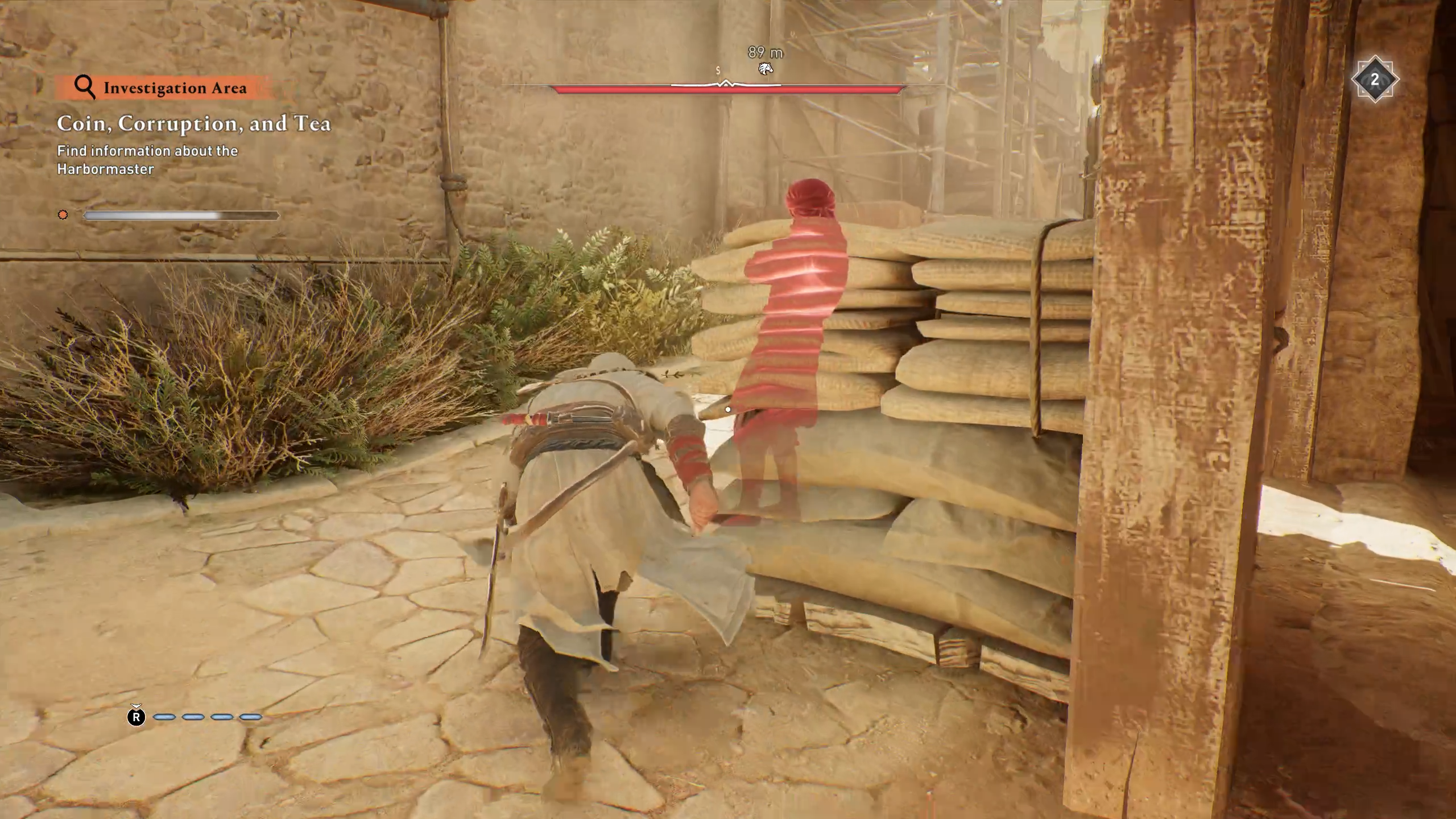Toggle the first blue tool charge pip
The width and height of the screenshot is (1456, 819).
pyautogui.click(x=164, y=718)
